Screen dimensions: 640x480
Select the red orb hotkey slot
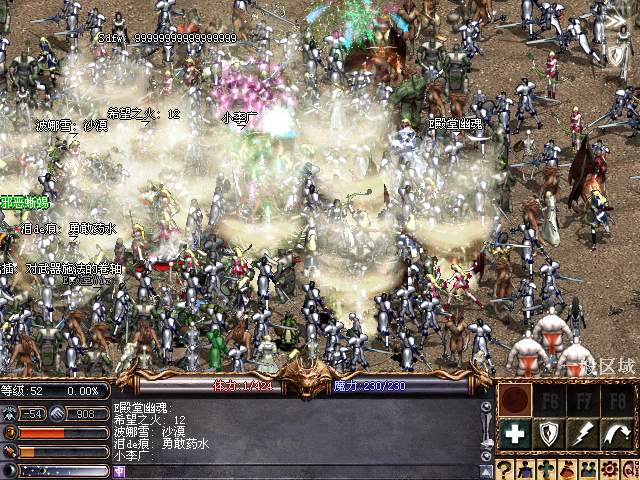515,400
